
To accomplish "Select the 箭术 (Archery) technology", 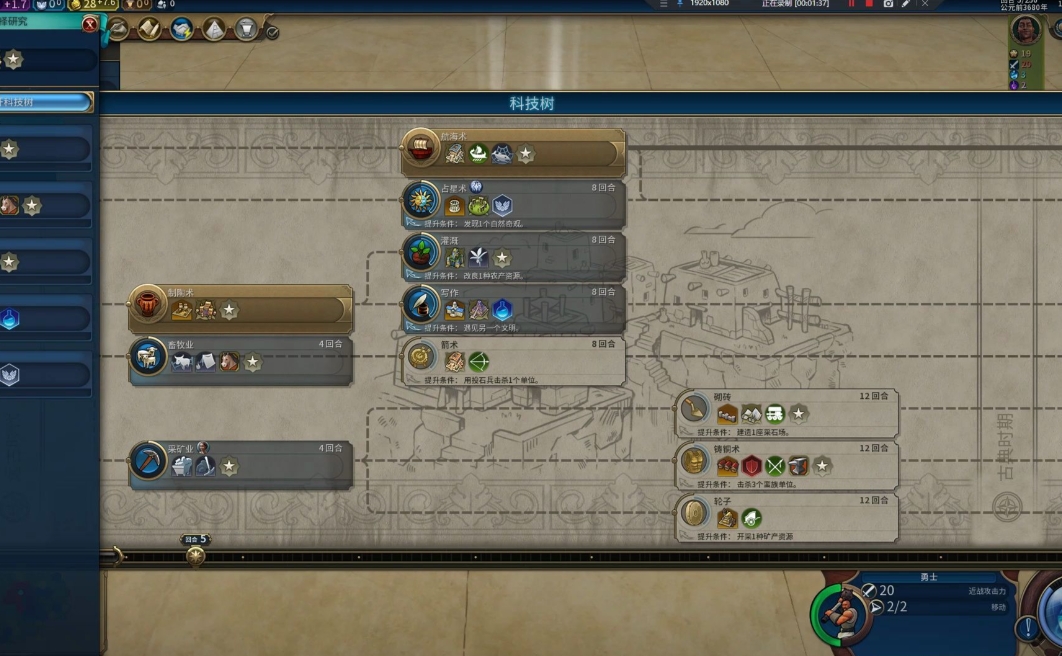I will tap(513, 360).
